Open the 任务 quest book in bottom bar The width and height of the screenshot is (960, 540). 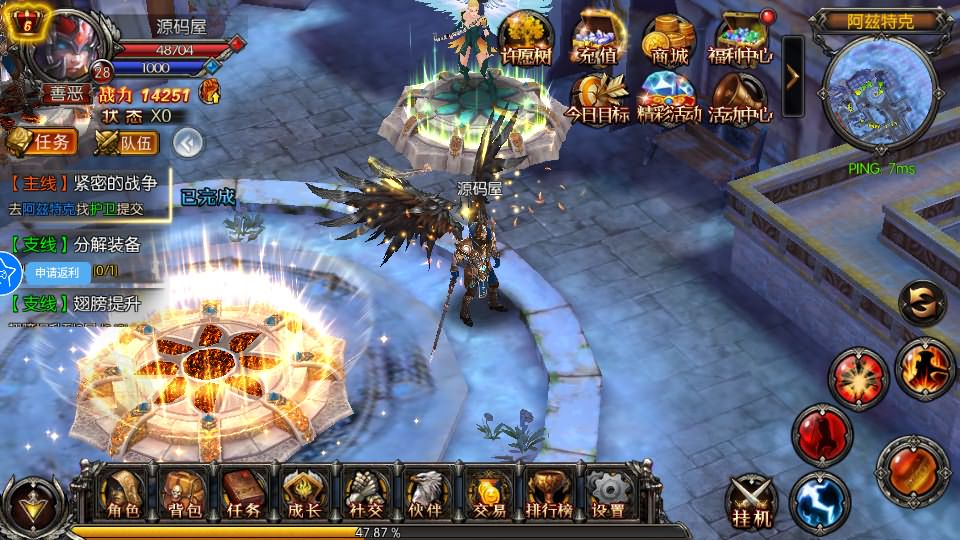243,495
